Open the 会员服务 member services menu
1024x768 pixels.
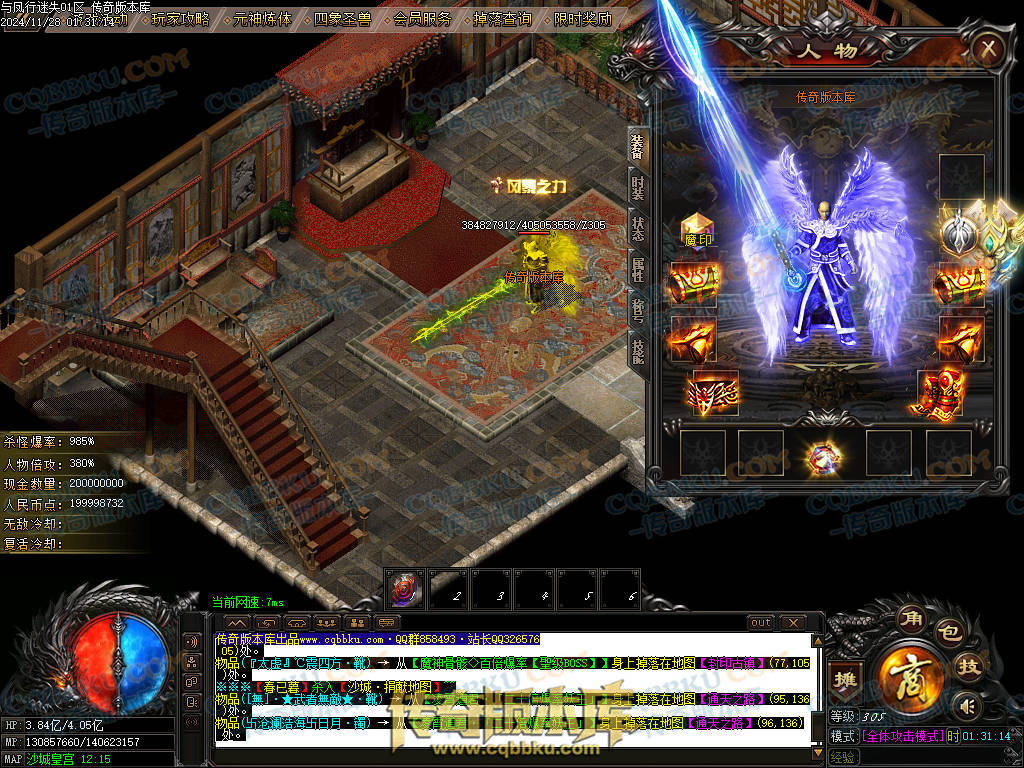click(422, 19)
